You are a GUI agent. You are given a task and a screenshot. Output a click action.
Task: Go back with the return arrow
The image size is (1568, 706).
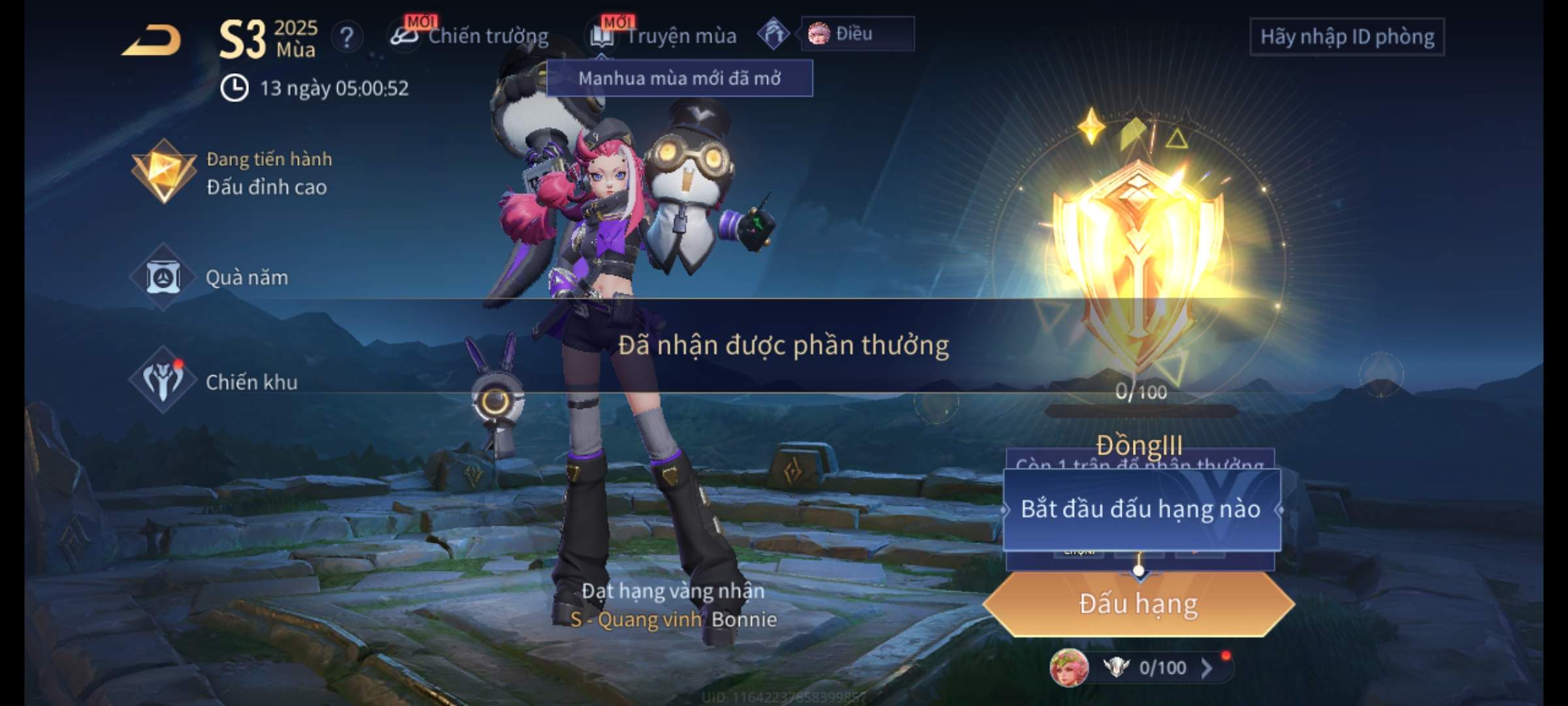(x=152, y=39)
